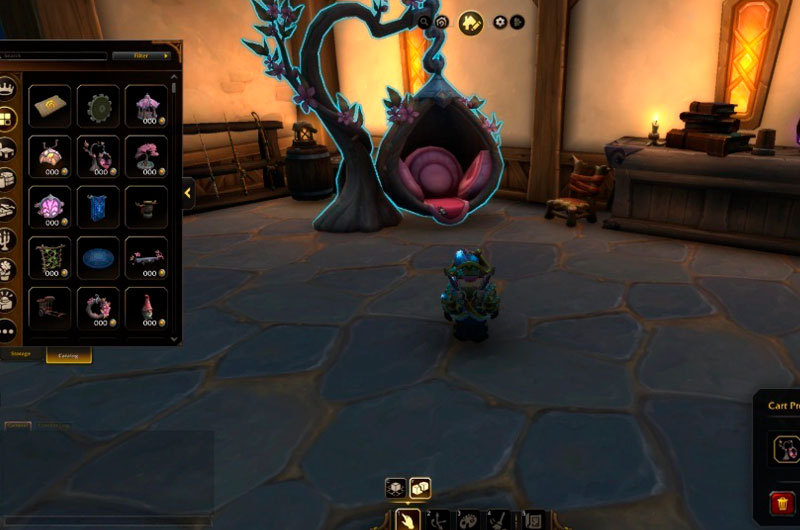Image resolution: width=800 pixels, height=530 pixels.
Task: Activate the paint palette tool
Action: 468,520
